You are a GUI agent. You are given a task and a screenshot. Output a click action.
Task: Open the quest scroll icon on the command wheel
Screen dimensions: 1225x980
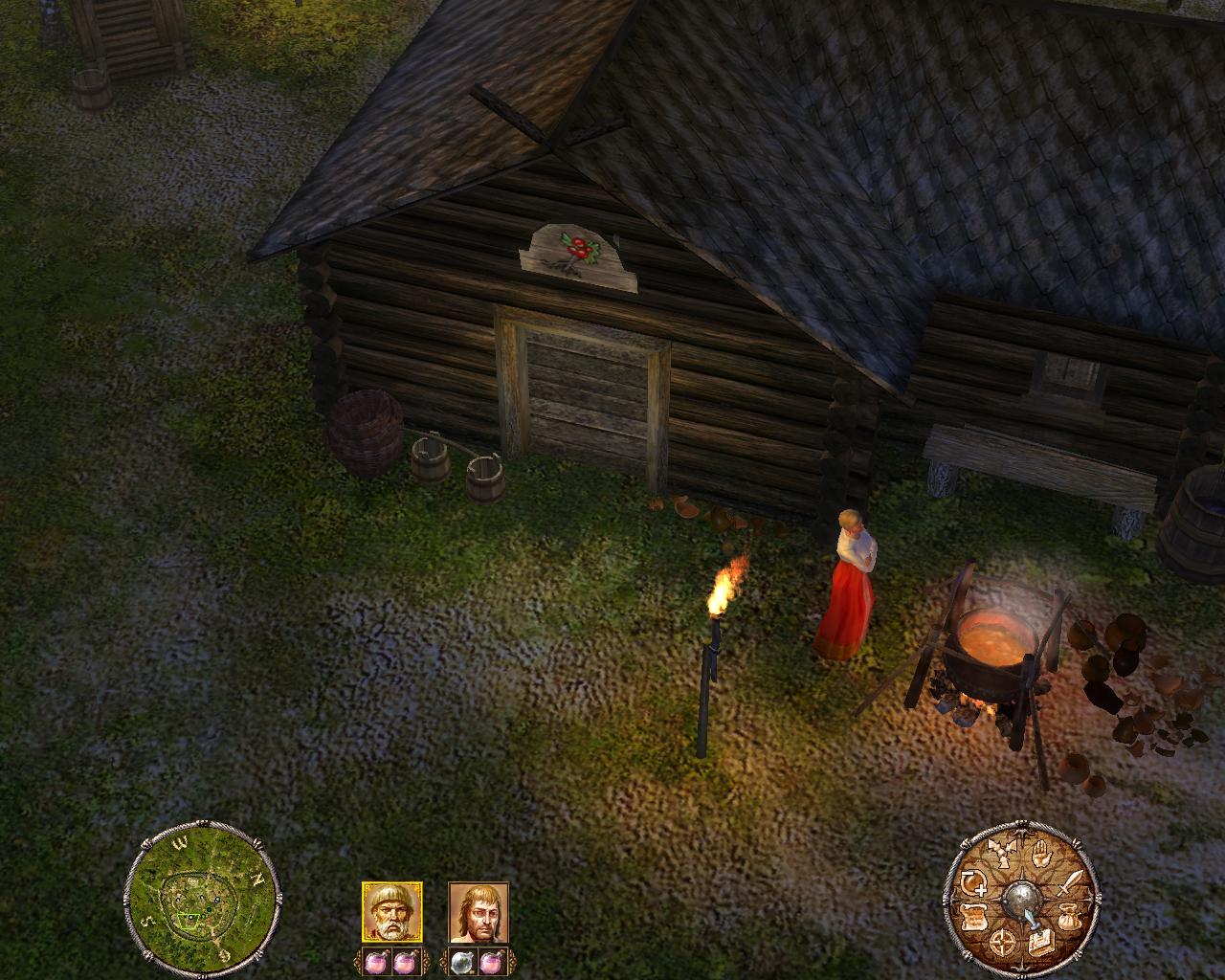973,917
